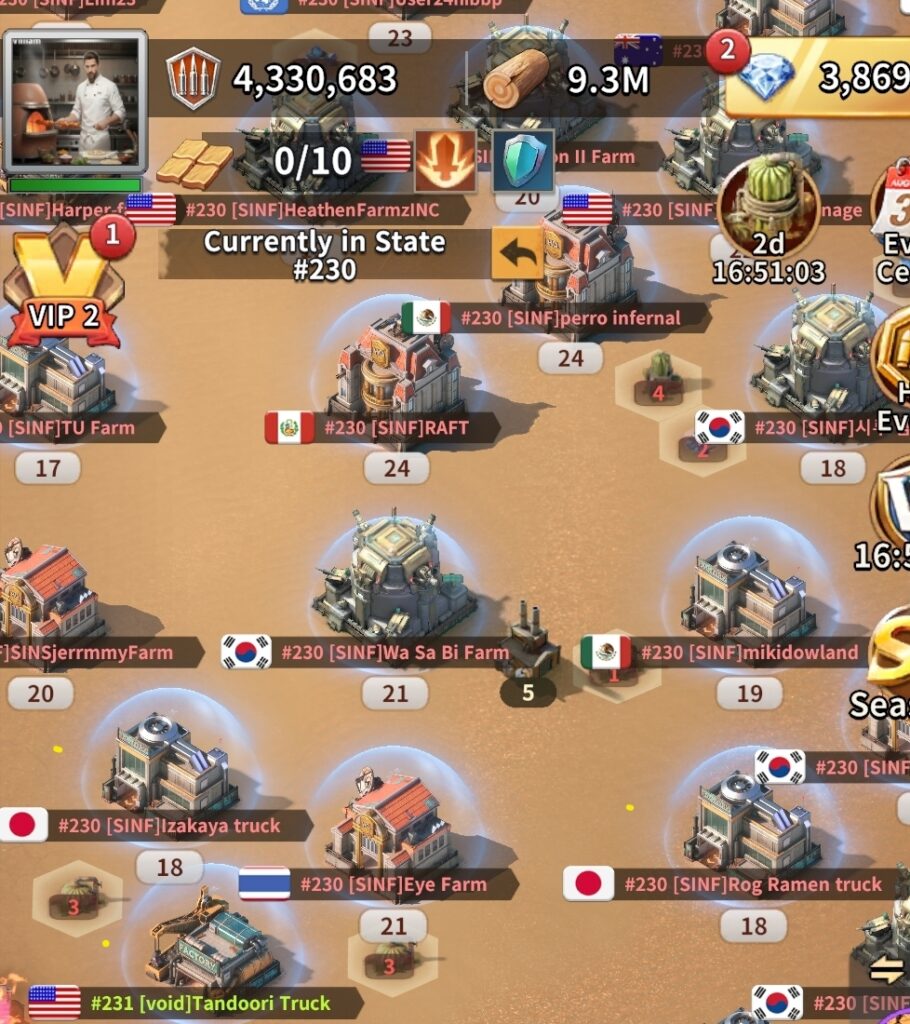Image resolution: width=910 pixels, height=1024 pixels.
Task: Tap the bullet shield power icon
Action: 193,78
